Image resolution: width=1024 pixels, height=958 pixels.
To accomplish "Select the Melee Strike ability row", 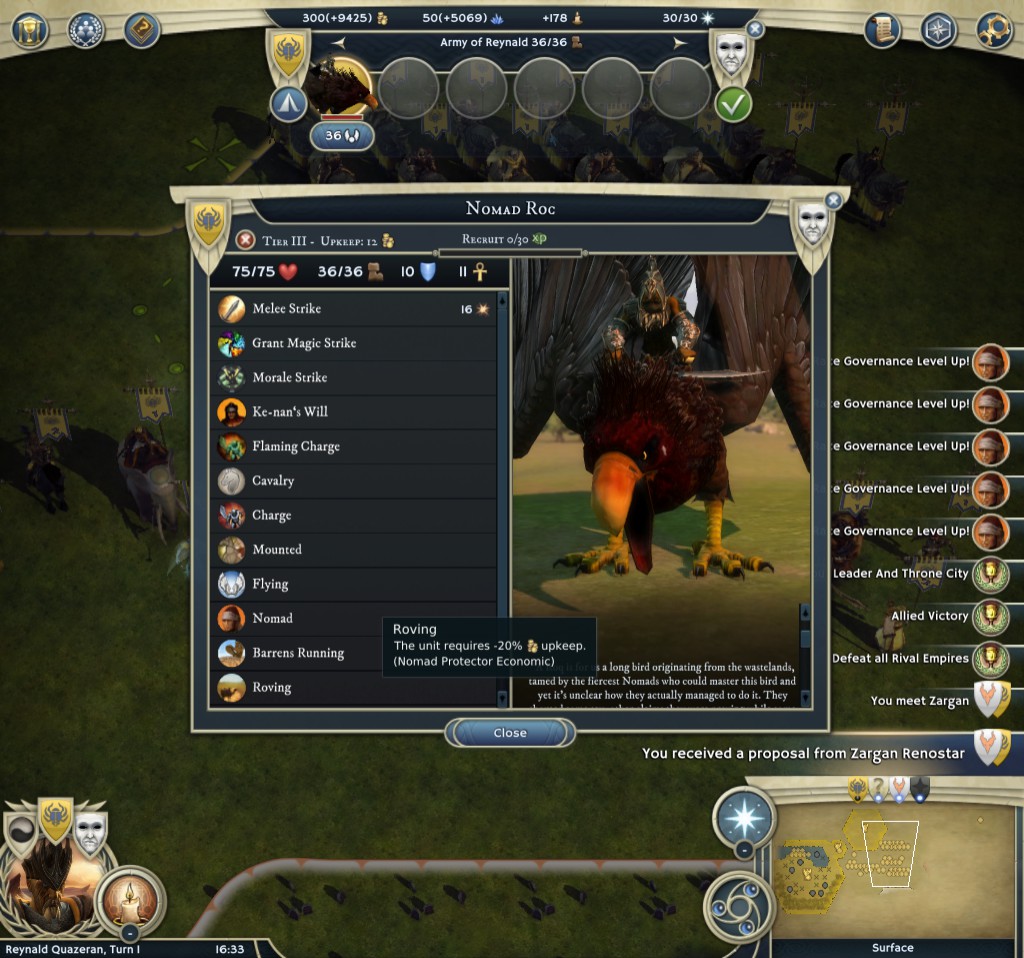I will [355, 309].
